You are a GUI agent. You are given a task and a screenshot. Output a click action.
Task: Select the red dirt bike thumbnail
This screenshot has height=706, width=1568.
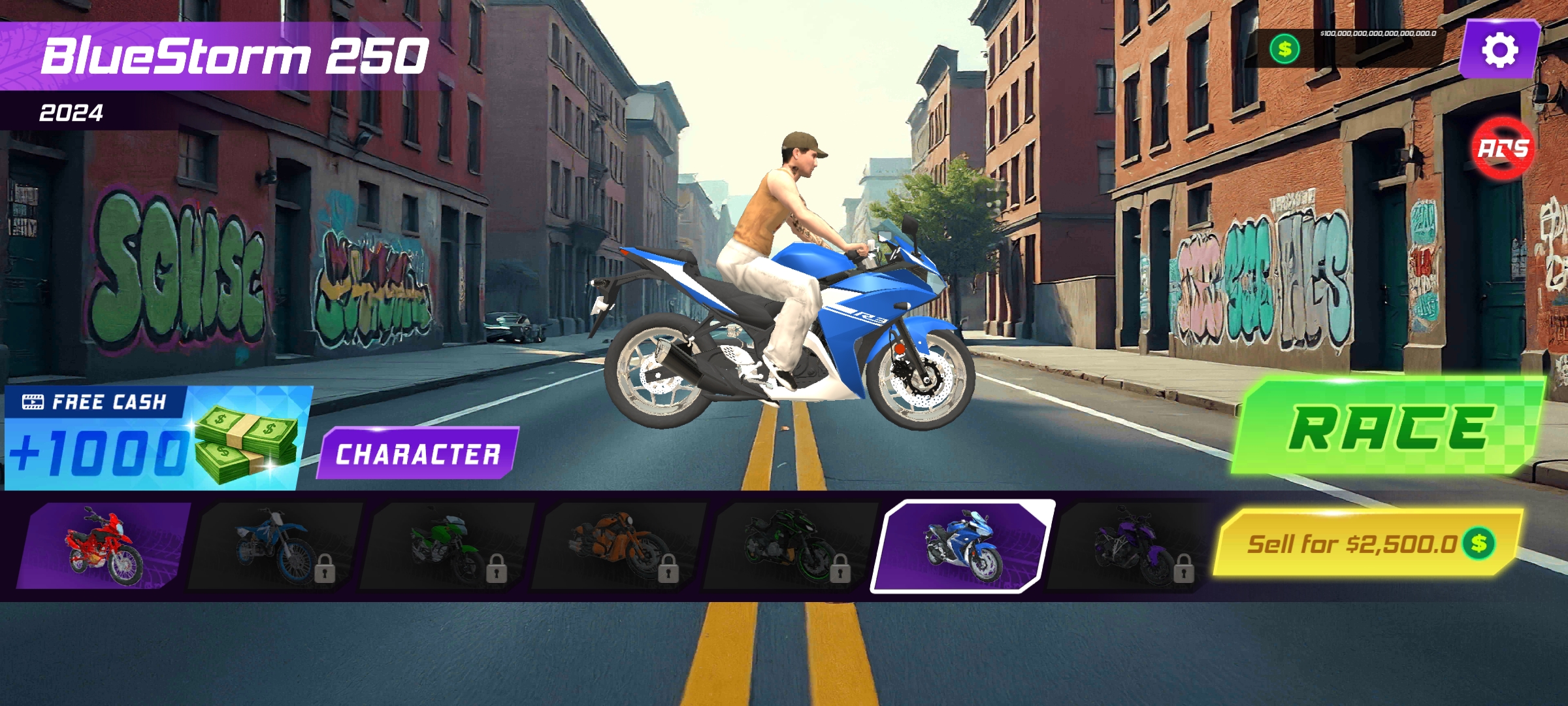(x=103, y=546)
